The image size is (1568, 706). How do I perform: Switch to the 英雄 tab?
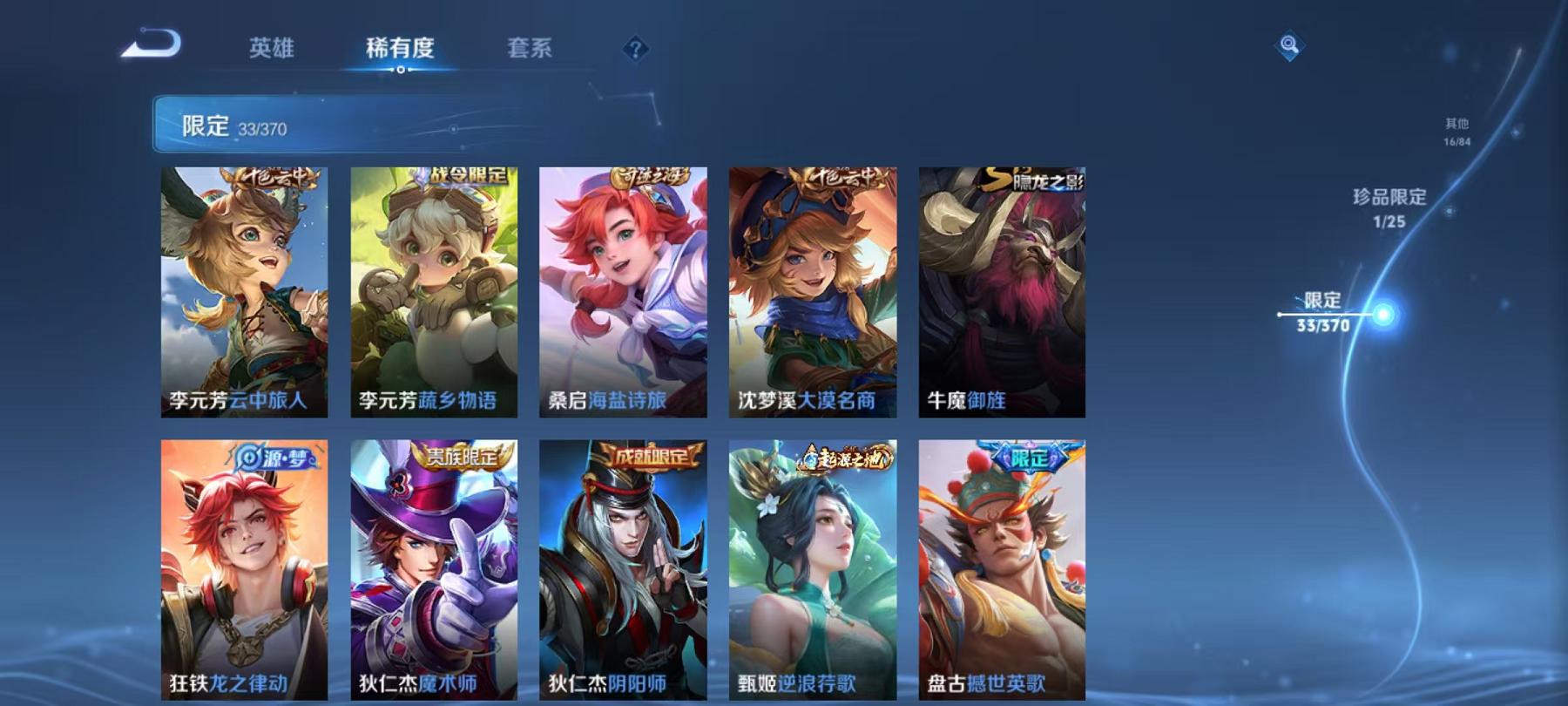(271, 50)
